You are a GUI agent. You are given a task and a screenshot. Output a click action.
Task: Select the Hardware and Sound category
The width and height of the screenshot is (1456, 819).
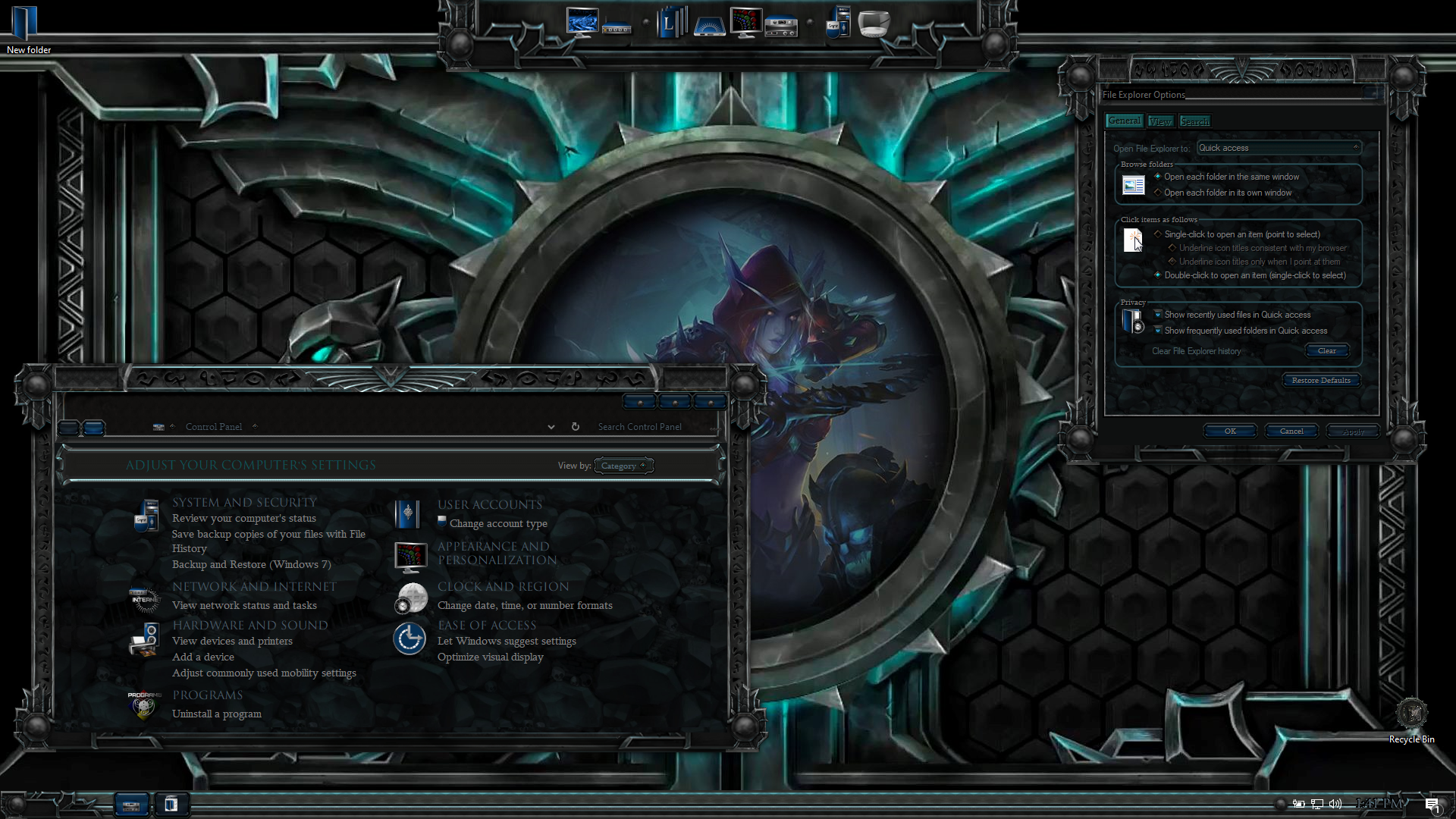[x=249, y=625]
